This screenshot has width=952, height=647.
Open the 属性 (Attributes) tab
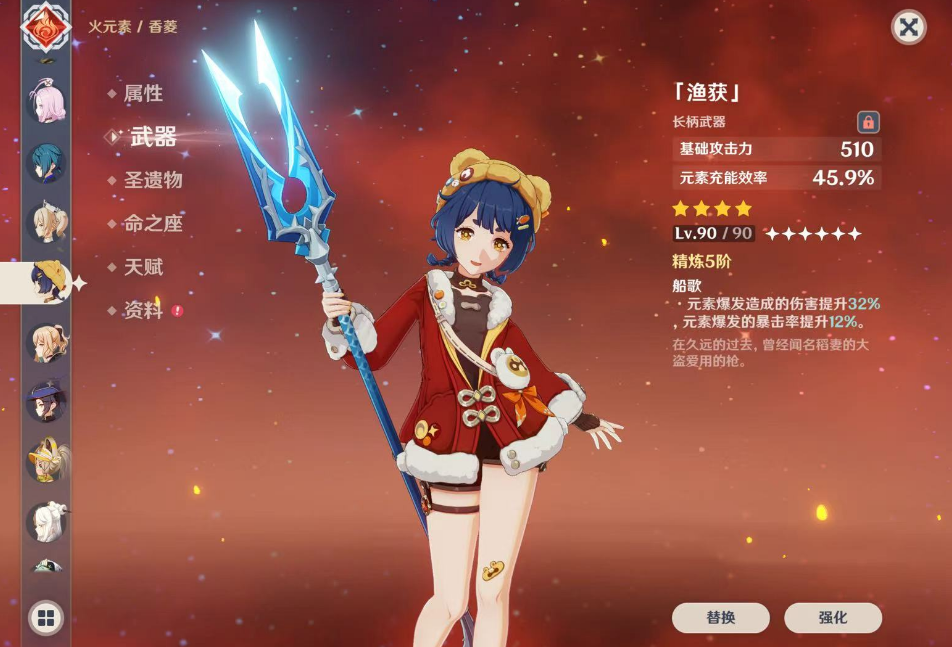tap(142, 94)
